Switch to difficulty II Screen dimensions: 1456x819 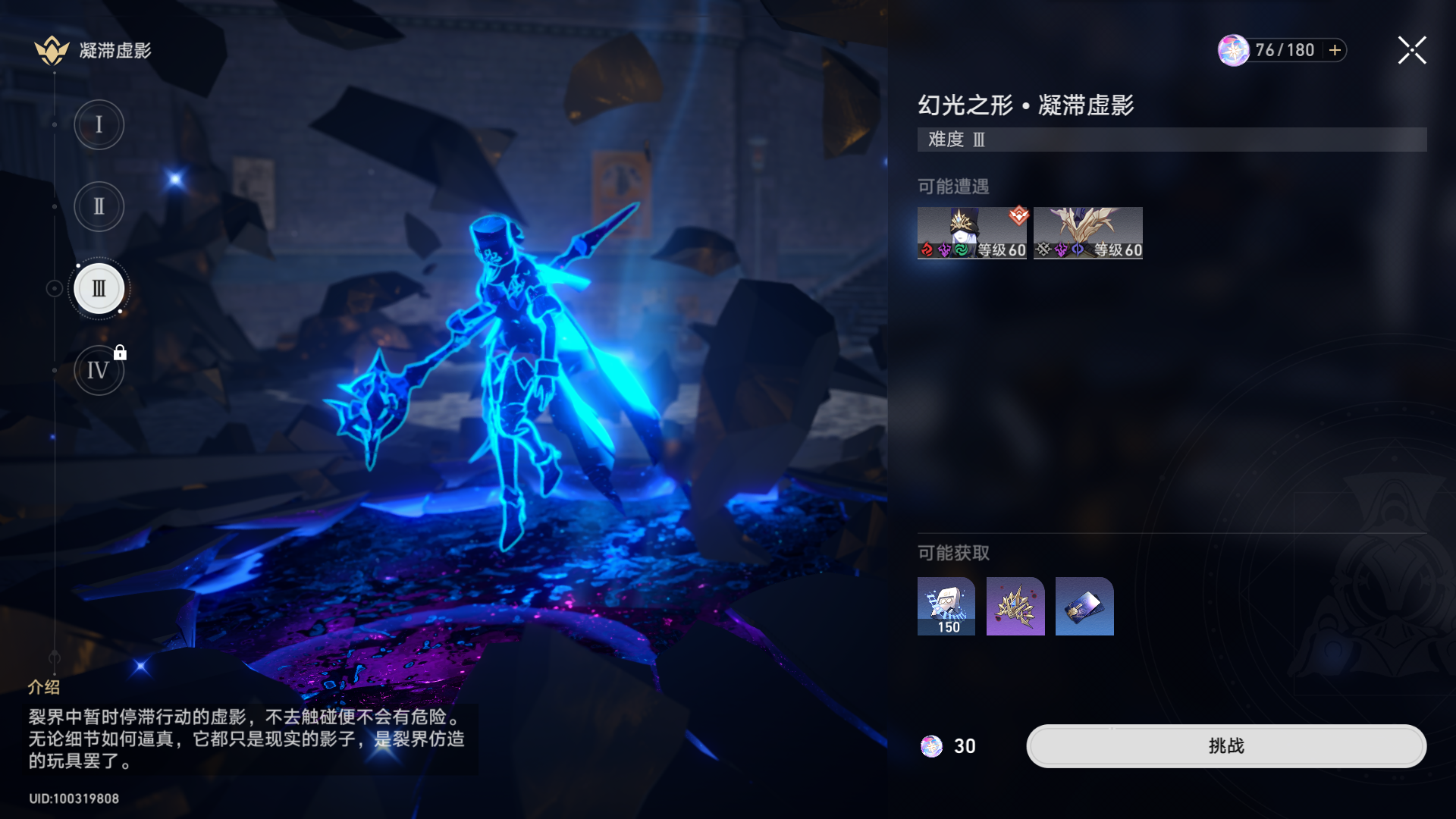(99, 206)
